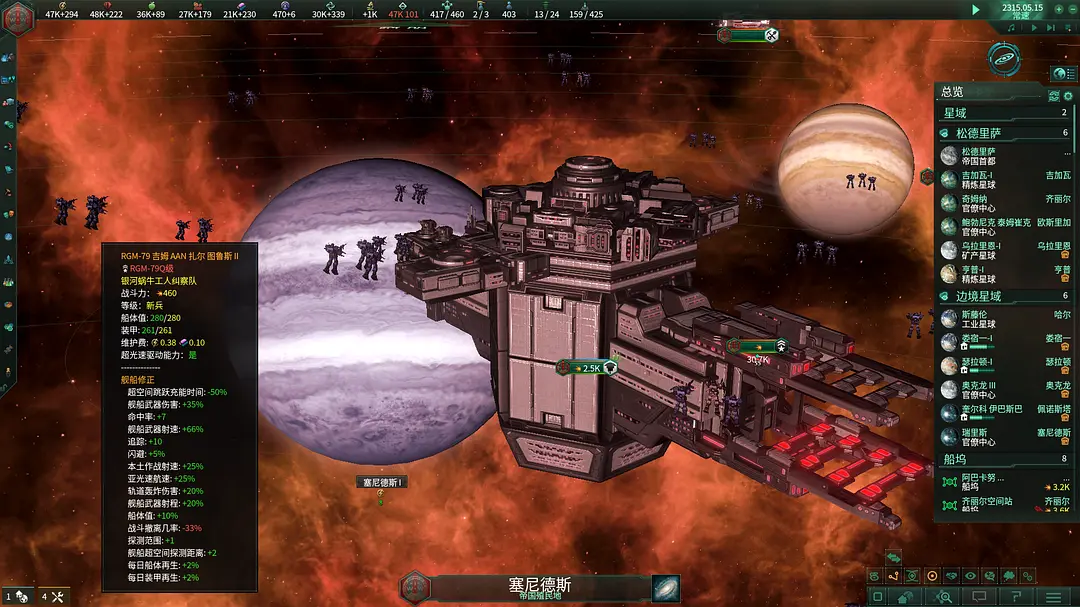
Task: Resume game with the play arrow
Action: (x=976, y=9)
